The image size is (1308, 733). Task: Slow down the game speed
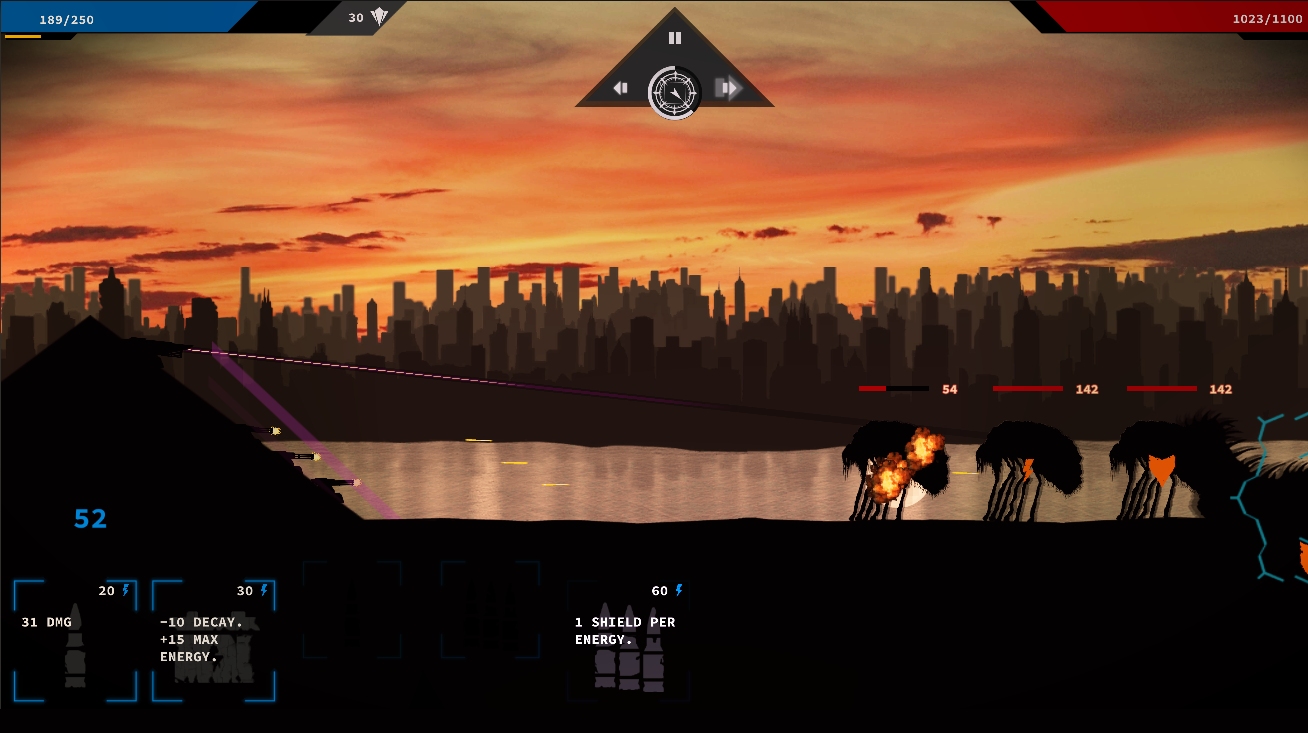(x=621, y=88)
